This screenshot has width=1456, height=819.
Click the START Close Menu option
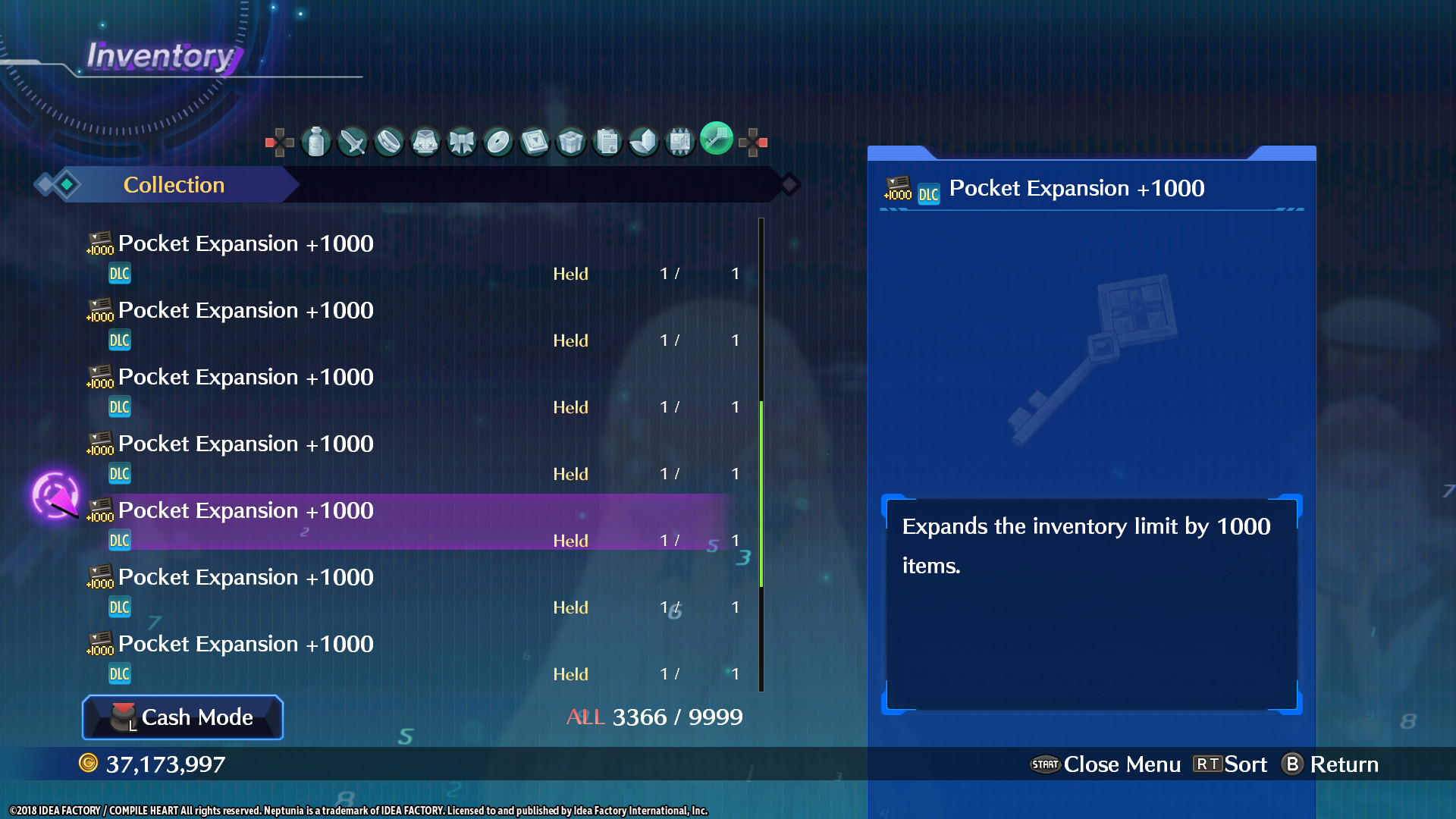click(1106, 764)
